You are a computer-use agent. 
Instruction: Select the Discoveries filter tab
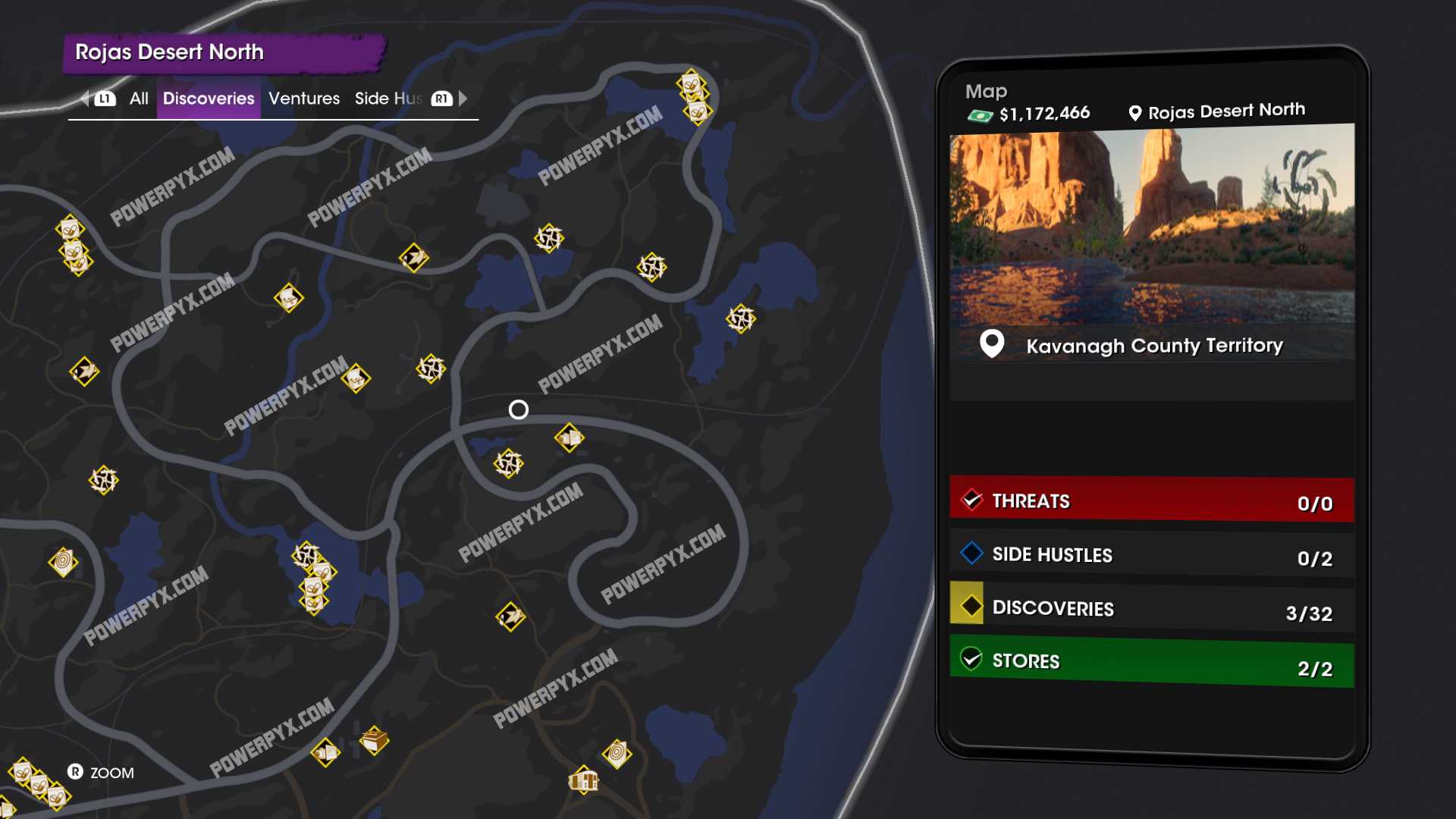(209, 99)
